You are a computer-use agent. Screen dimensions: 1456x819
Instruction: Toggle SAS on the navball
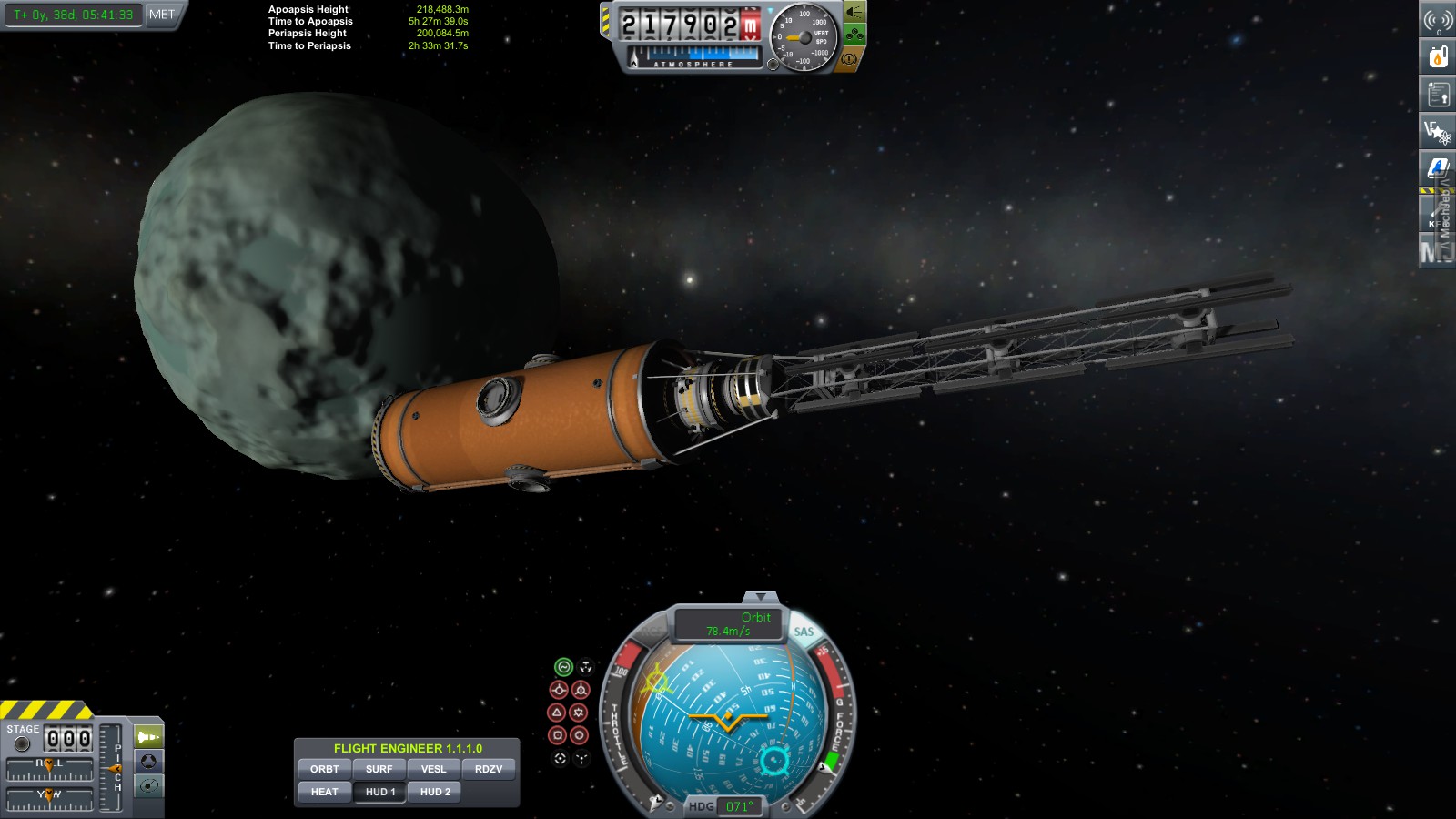[x=804, y=631]
